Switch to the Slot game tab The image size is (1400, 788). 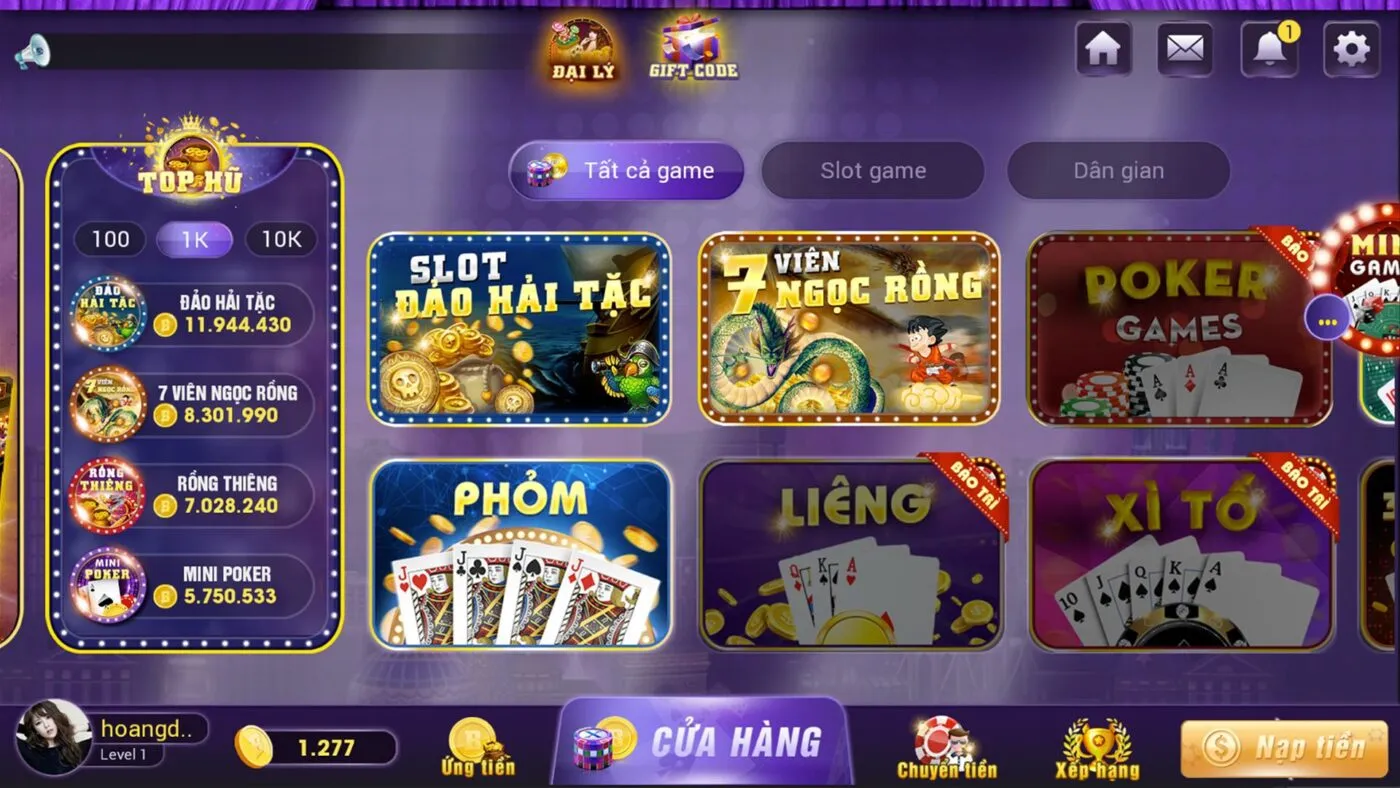click(872, 170)
